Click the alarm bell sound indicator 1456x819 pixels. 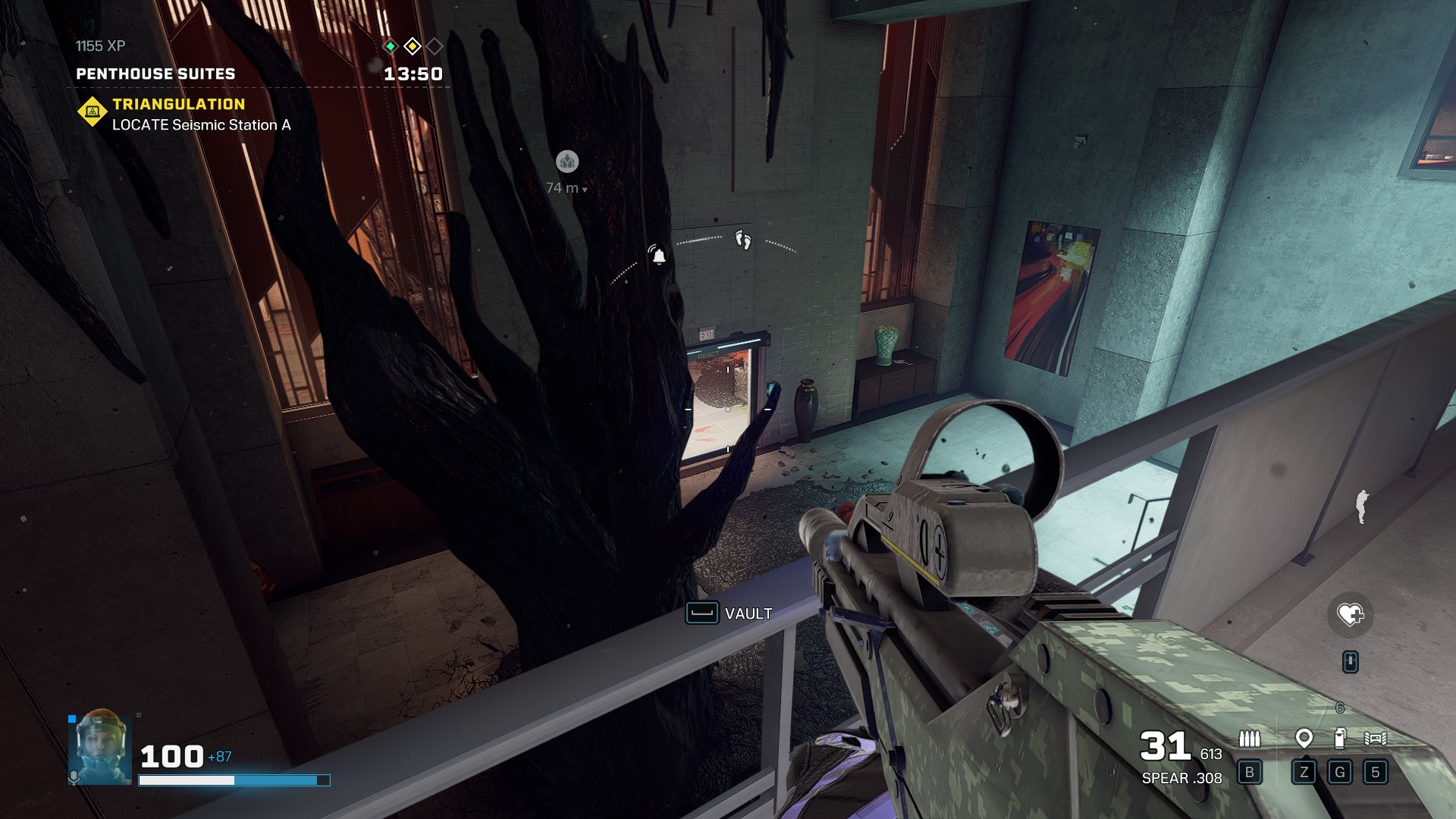(658, 256)
